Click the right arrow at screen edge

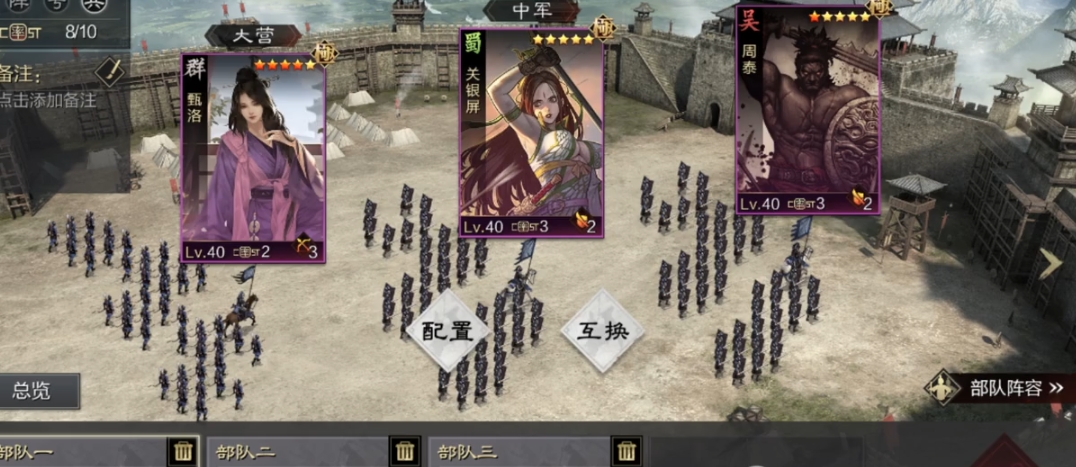1049,263
